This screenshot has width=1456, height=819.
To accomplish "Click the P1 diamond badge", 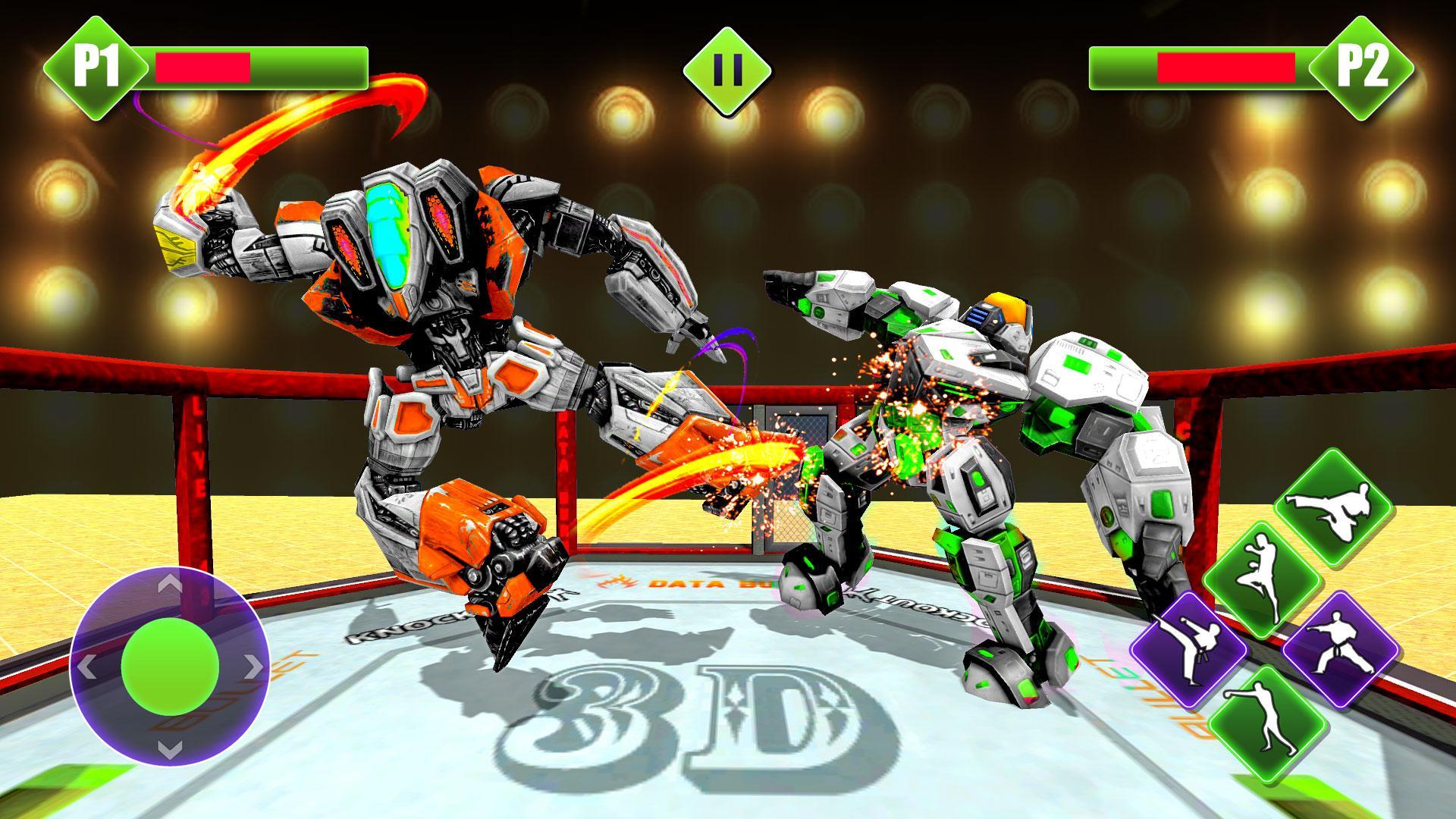I will click(x=98, y=65).
